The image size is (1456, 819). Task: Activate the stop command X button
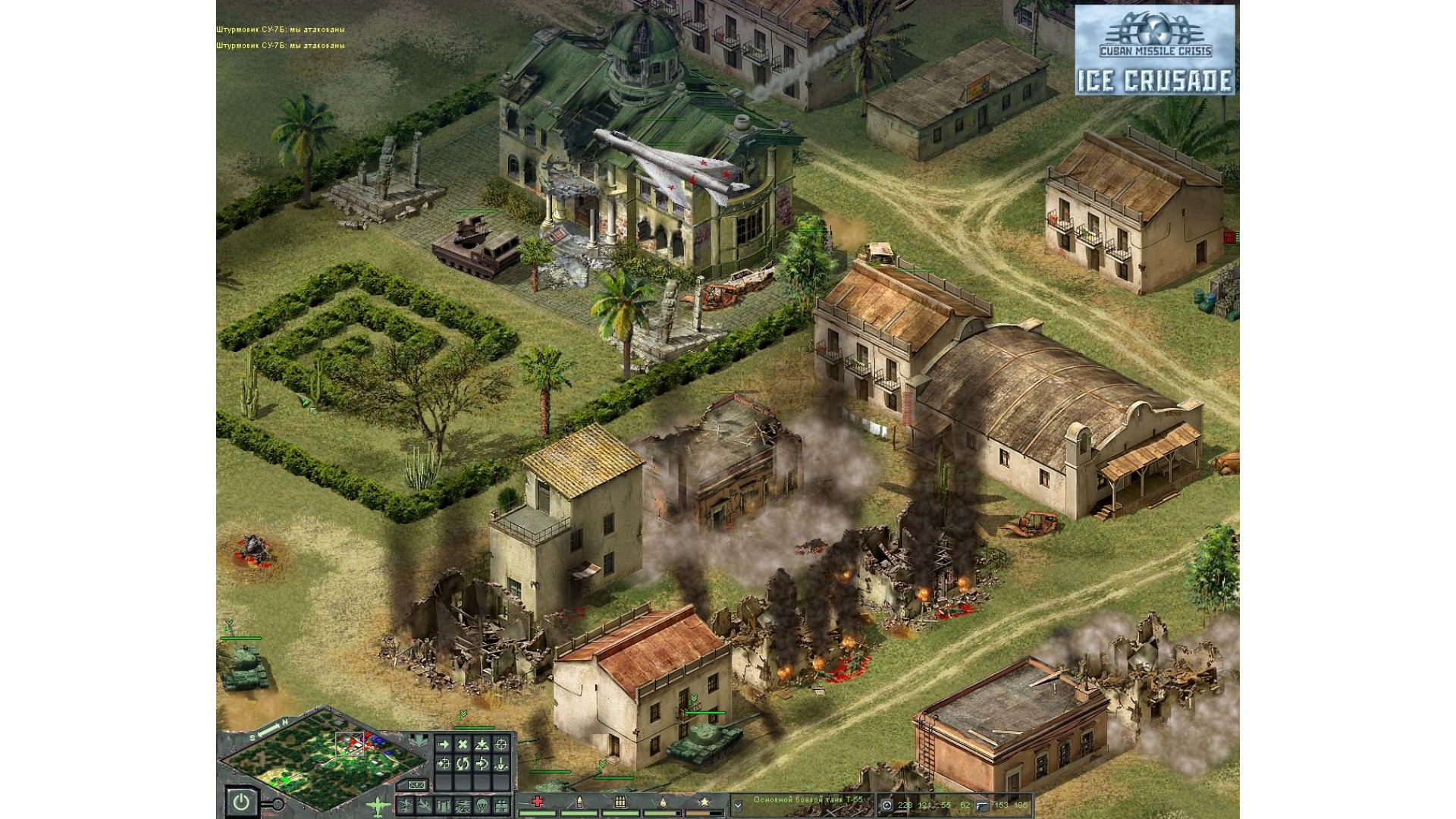tap(463, 745)
